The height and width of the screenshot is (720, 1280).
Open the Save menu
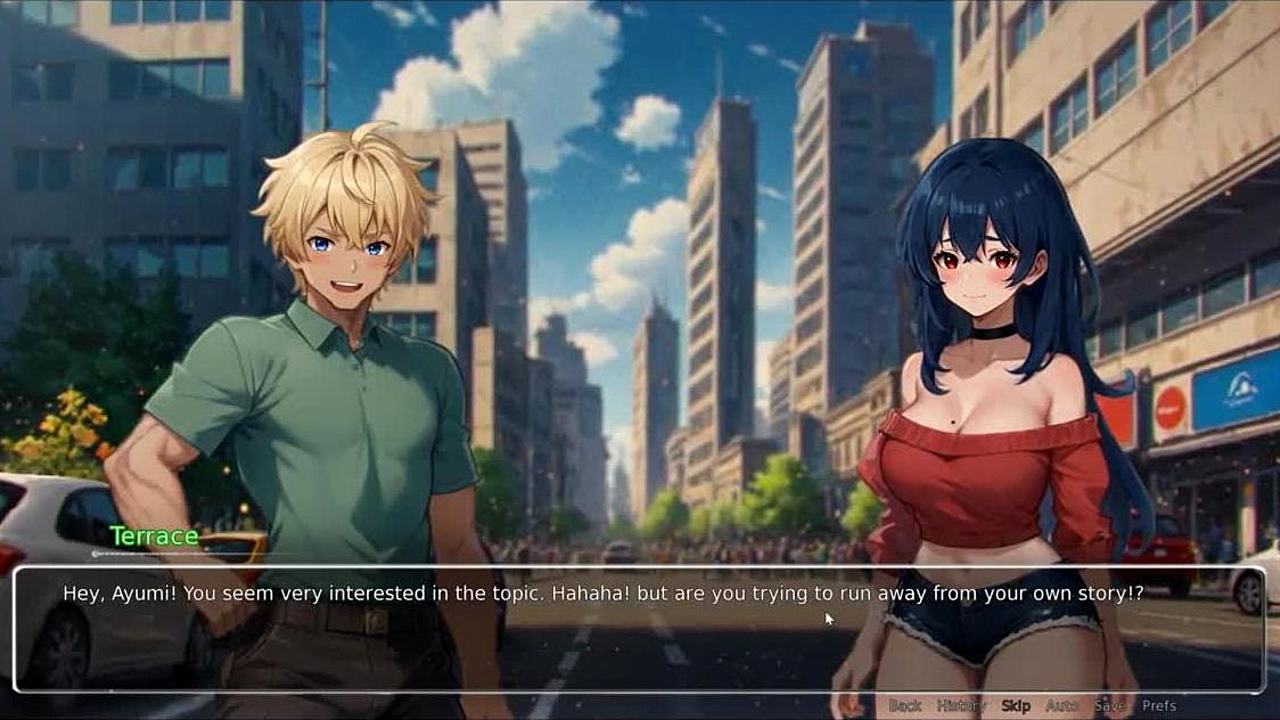point(1110,706)
